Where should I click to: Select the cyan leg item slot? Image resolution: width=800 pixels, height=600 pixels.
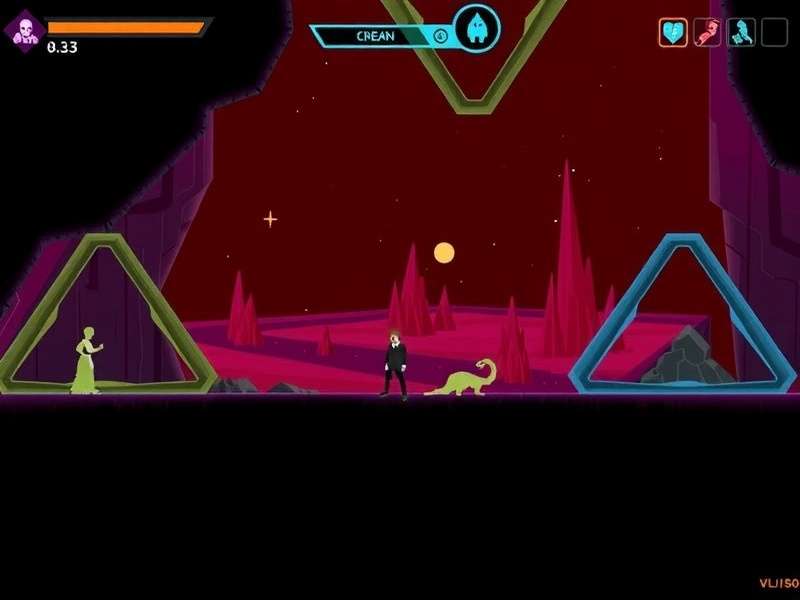[x=741, y=33]
